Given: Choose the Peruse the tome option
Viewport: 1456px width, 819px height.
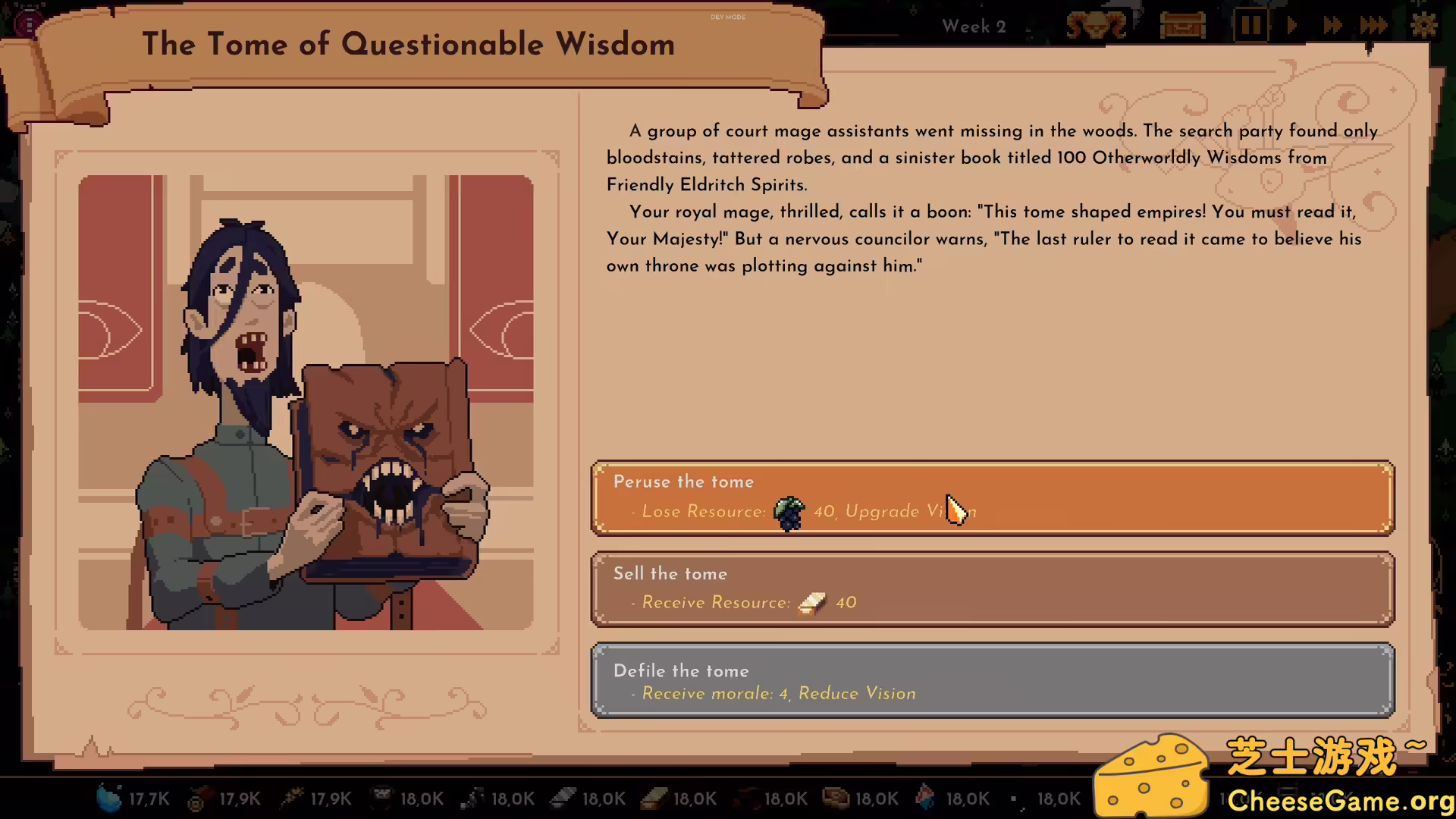Looking at the screenshot, I should coord(992,497).
